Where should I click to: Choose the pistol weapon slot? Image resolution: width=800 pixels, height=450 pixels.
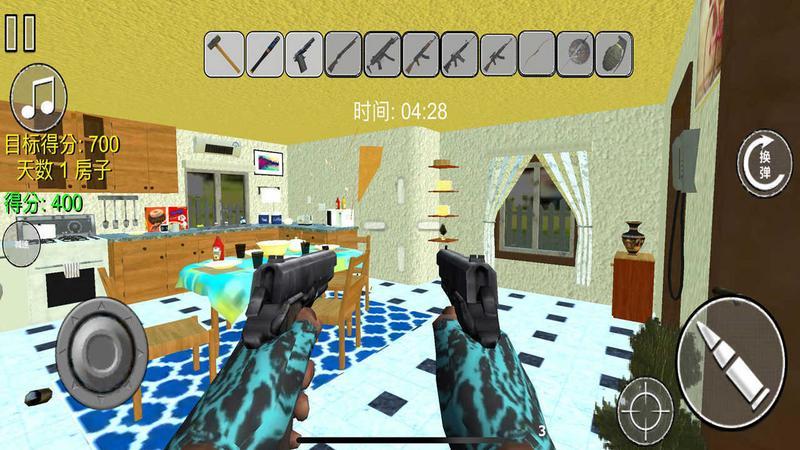302,53
